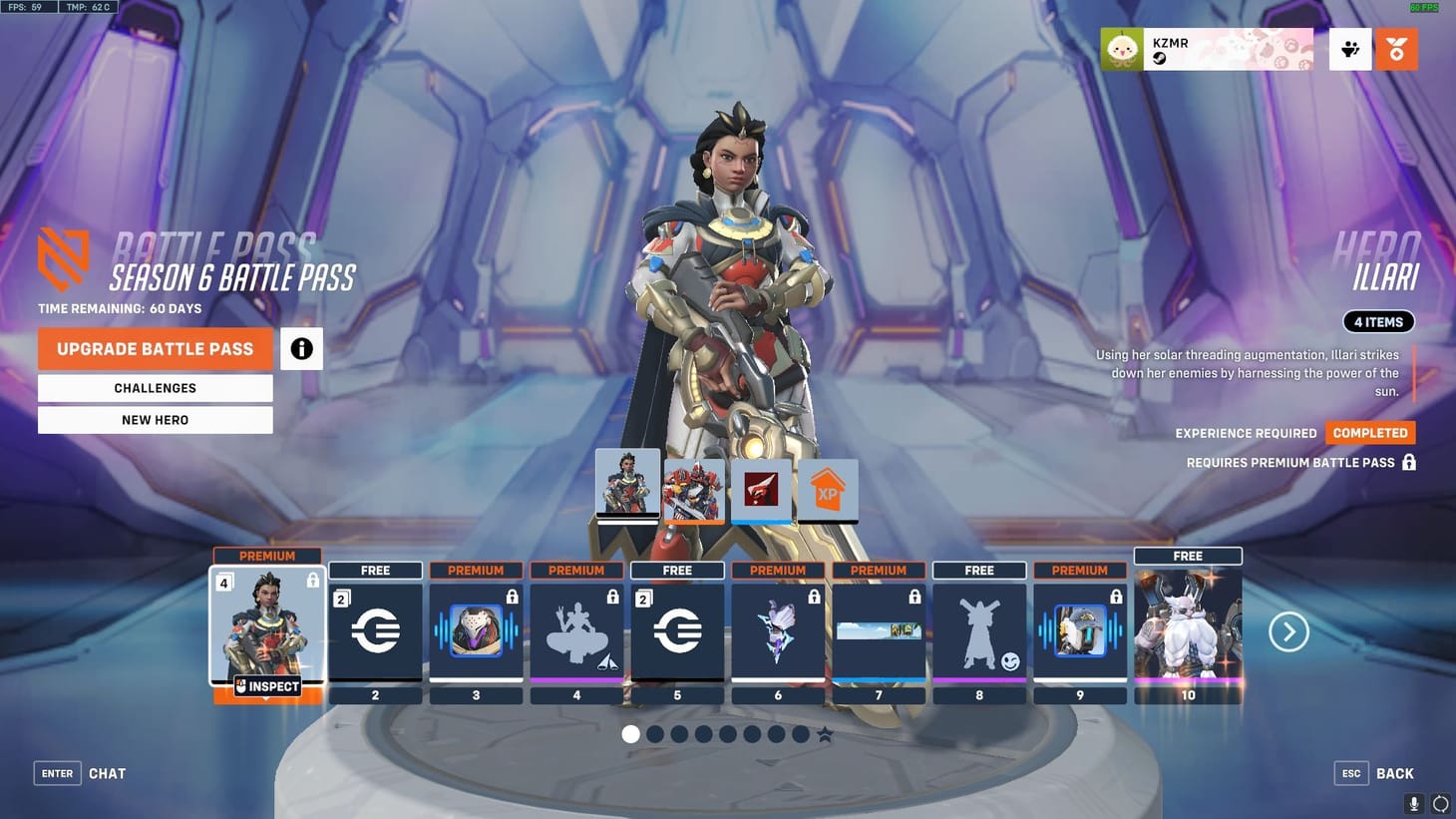Open the CHAT input at bottom left

(107, 773)
